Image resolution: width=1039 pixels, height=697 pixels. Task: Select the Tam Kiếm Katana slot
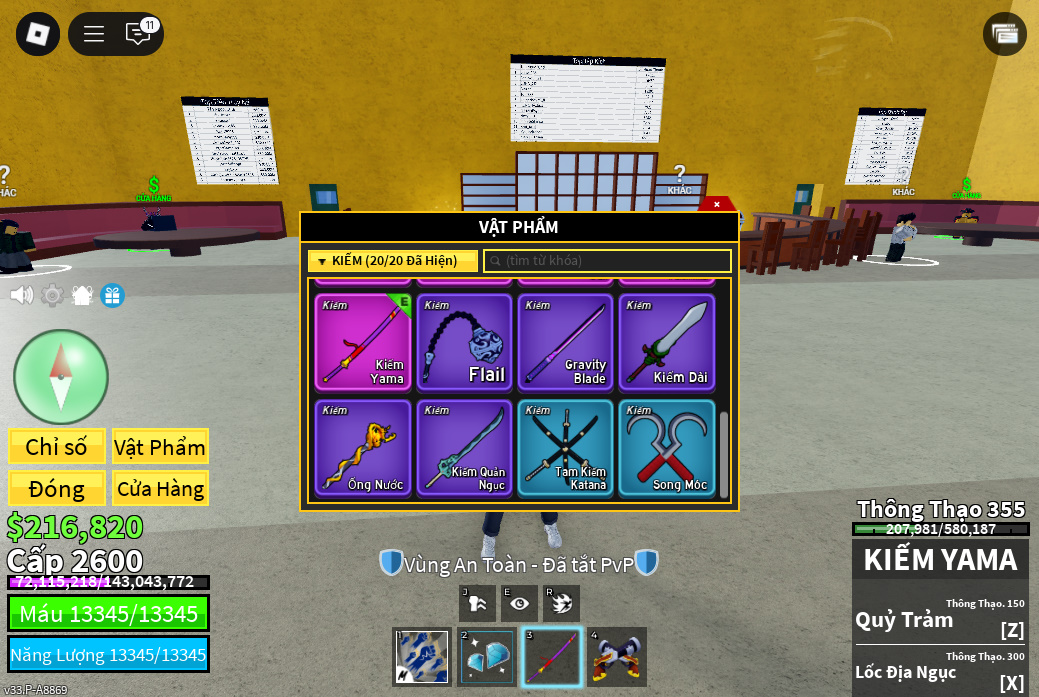[566, 448]
